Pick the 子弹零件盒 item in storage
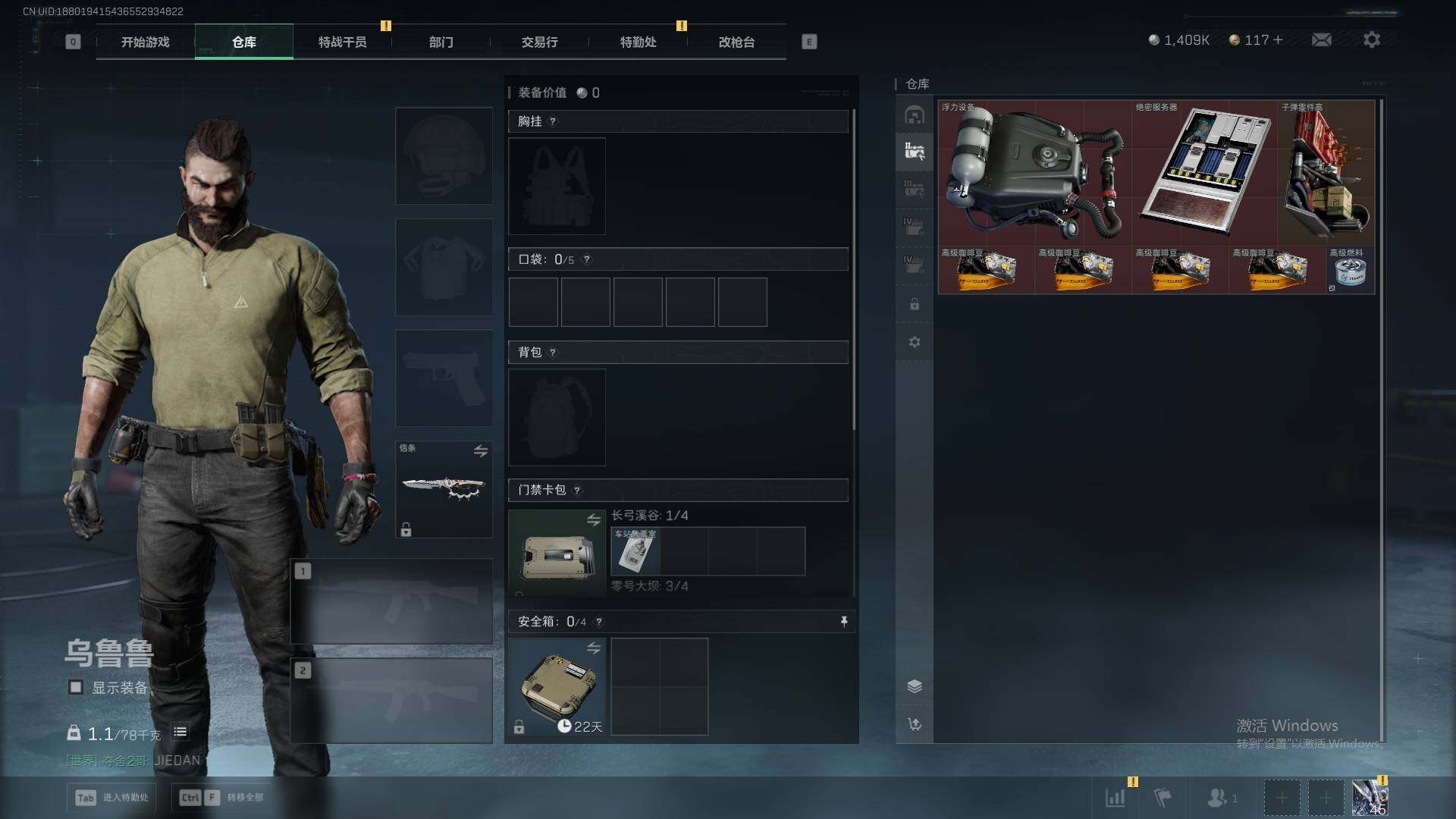 1326,173
